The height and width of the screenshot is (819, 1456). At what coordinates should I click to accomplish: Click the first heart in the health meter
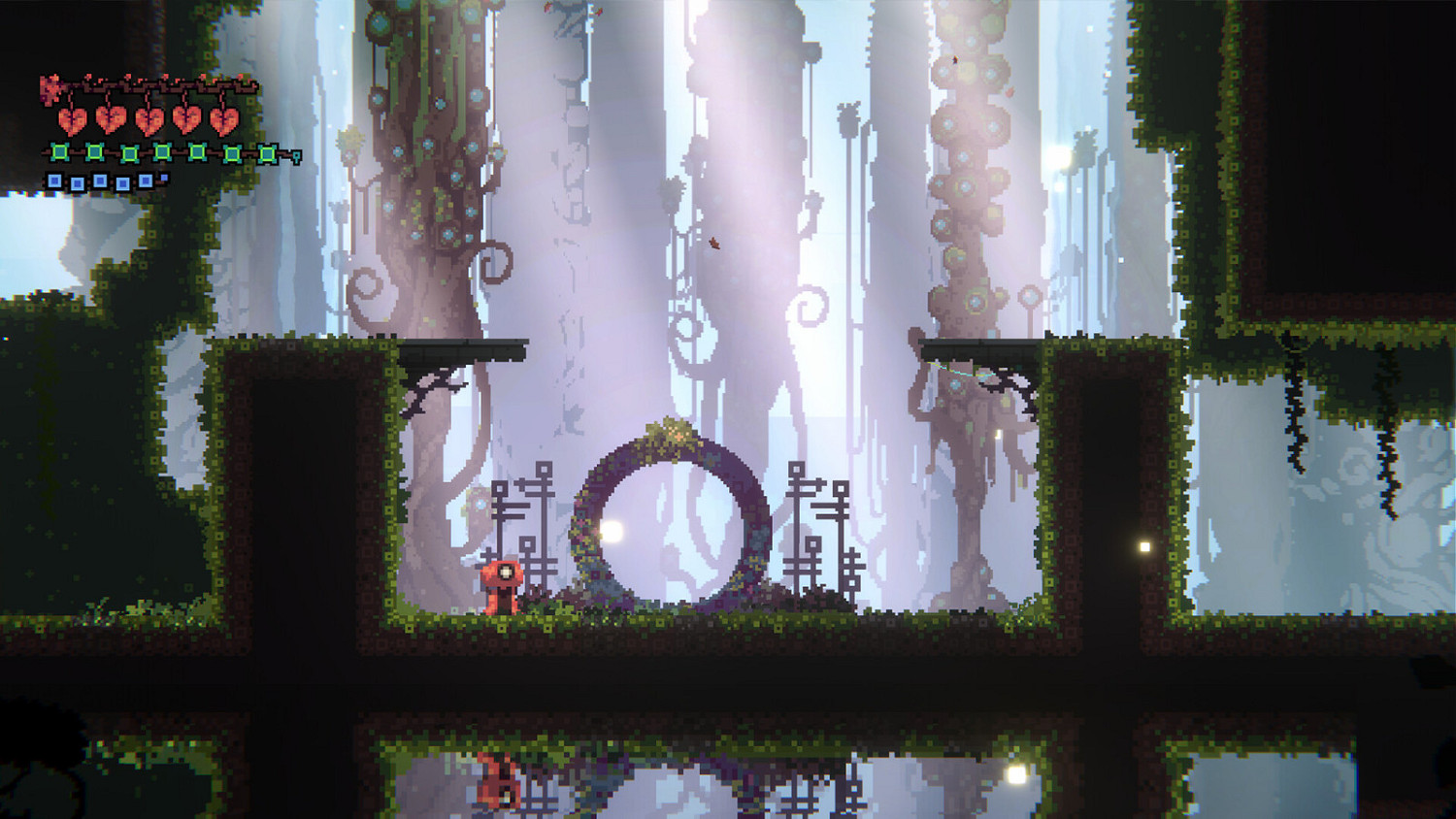[72, 120]
